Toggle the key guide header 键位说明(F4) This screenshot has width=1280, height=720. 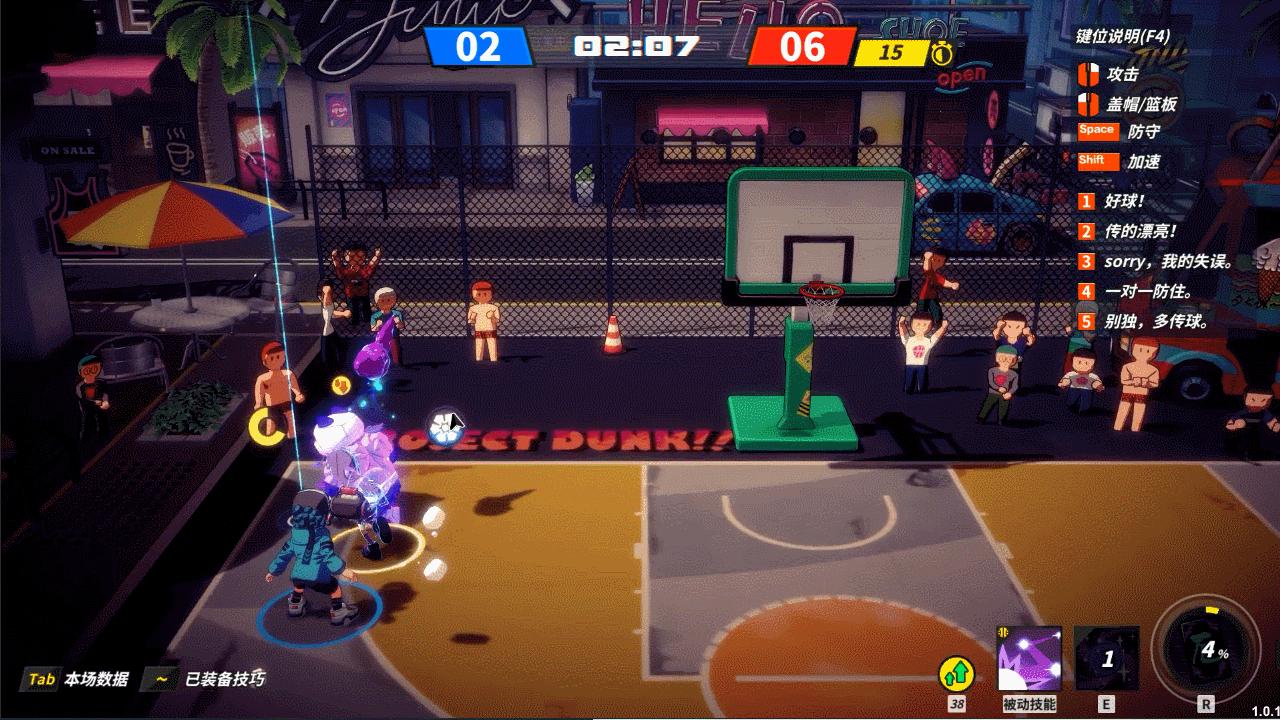pyautogui.click(x=1122, y=37)
